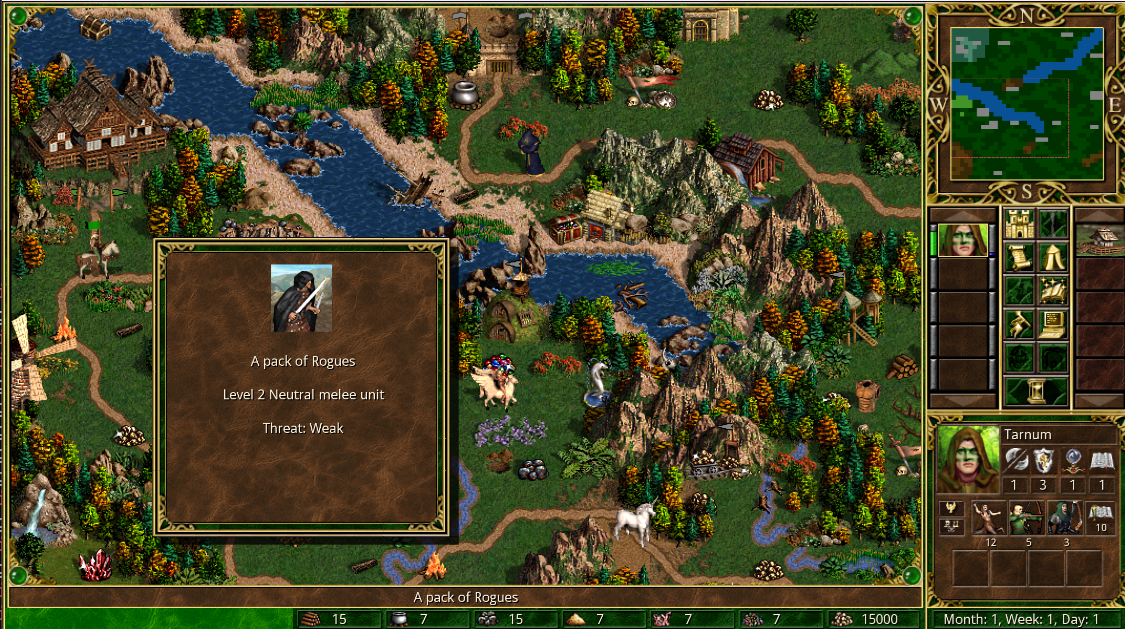The width and height of the screenshot is (1125, 629).
Task: Open the Kingdom Overview castle button
Action: click(1019, 223)
